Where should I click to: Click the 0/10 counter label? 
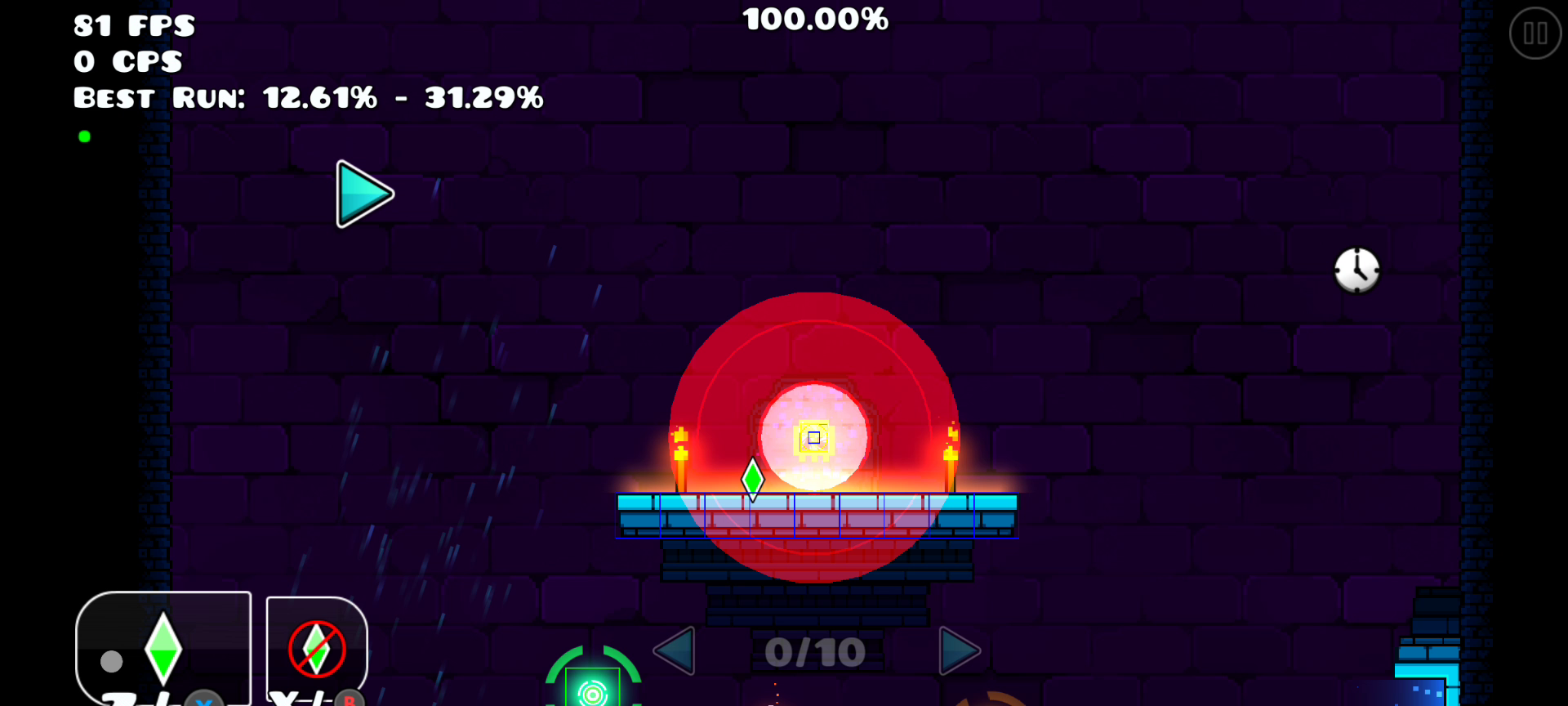pyautogui.click(x=813, y=650)
